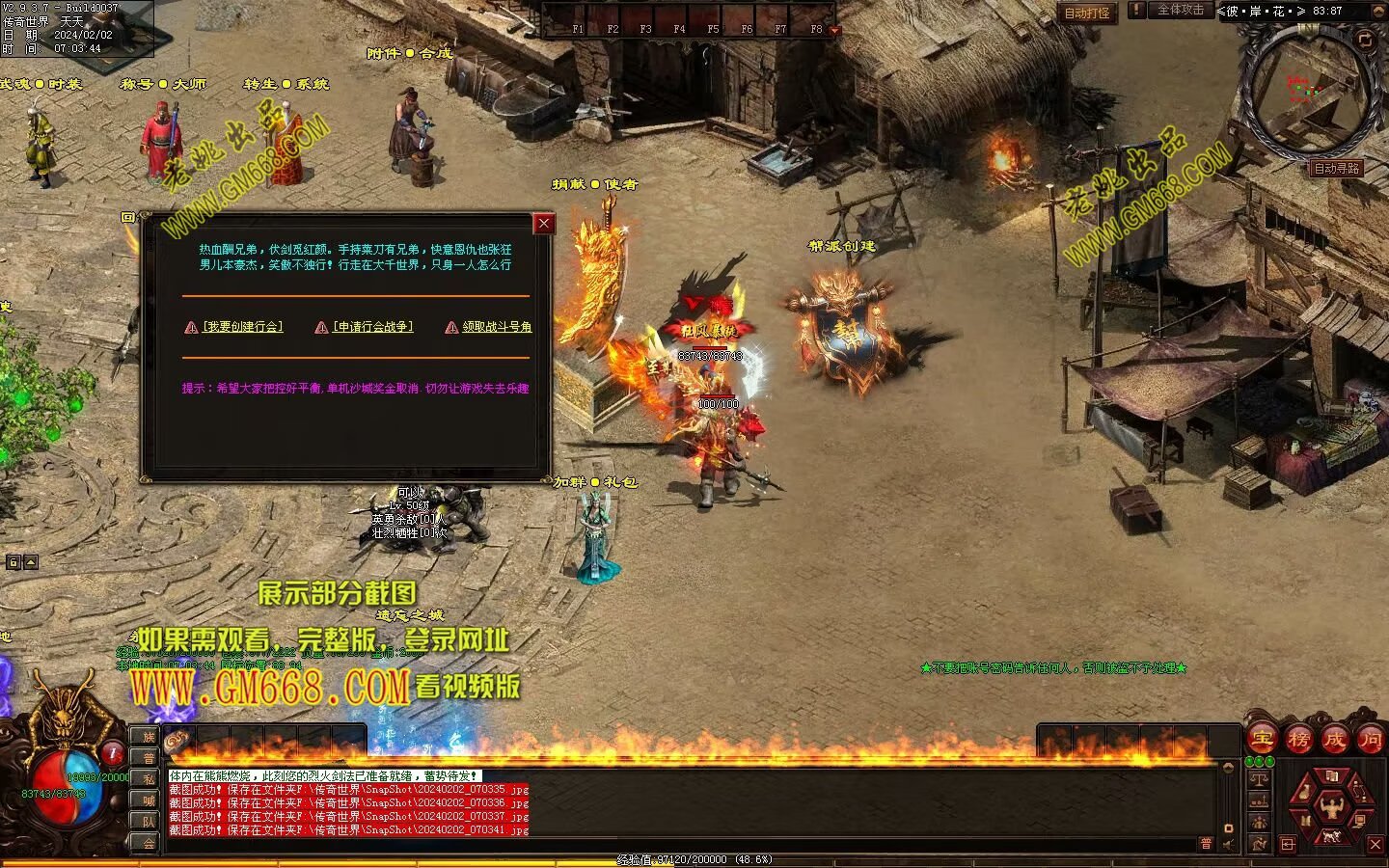Viewport: 1389px width, 868px height.
Task: Switch to the 队 team chat channel
Action: tap(149, 822)
